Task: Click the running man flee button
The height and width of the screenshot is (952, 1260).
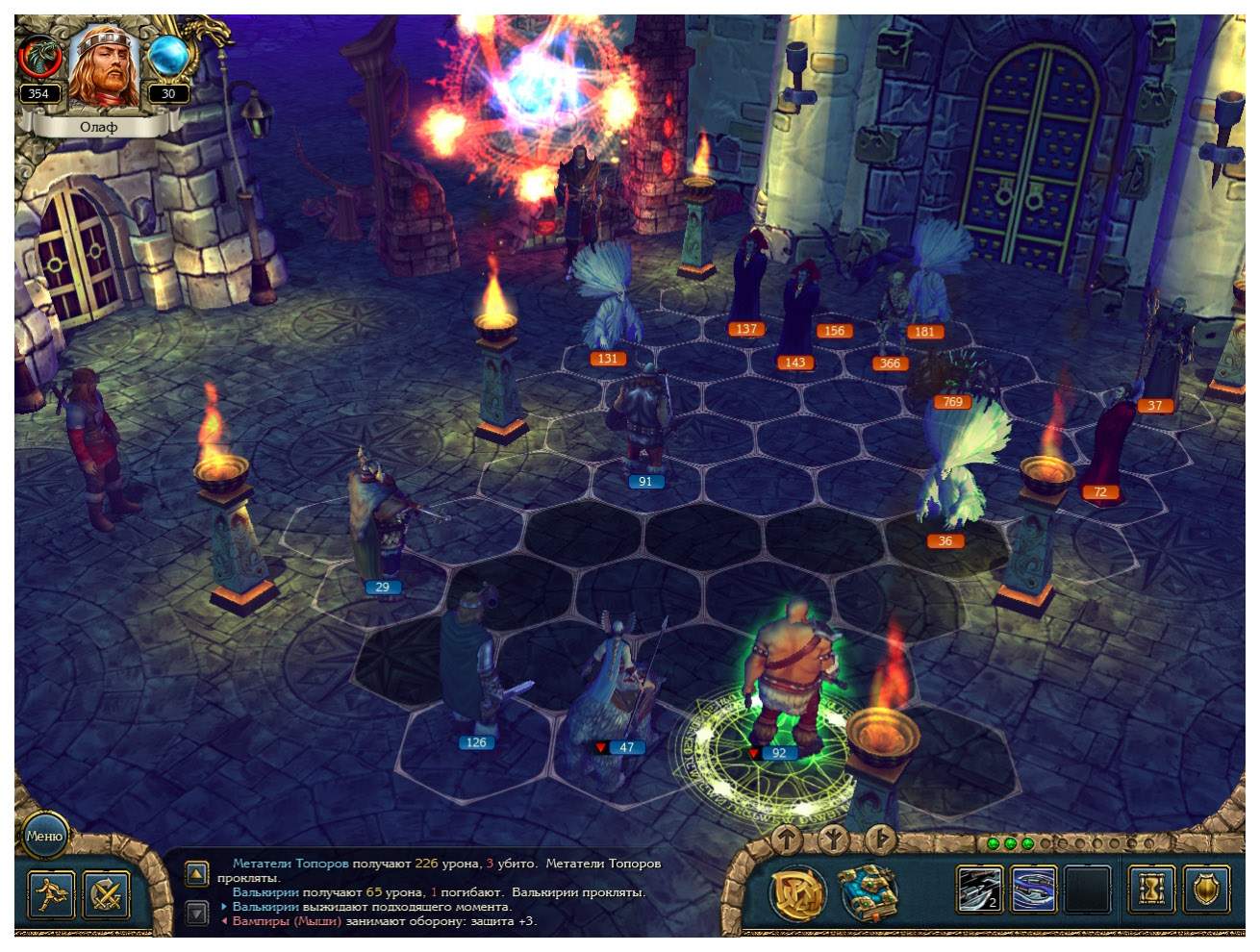Action: pos(51,894)
